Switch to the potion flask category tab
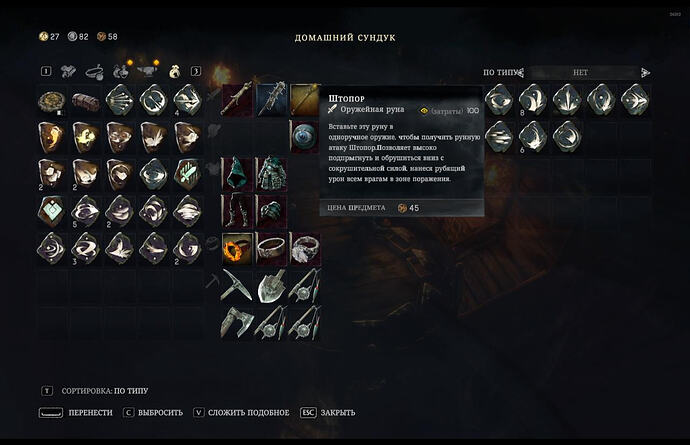Image resolution: width=690 pixels, height=445 pixels. point(121,72)
